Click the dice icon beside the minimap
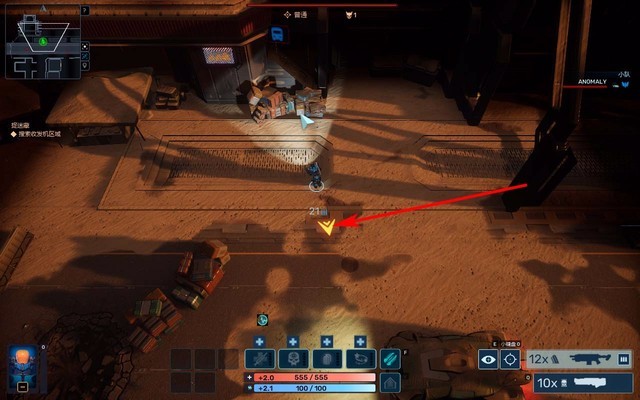Screen dimensions: 640x400 (x=85, y=46)
